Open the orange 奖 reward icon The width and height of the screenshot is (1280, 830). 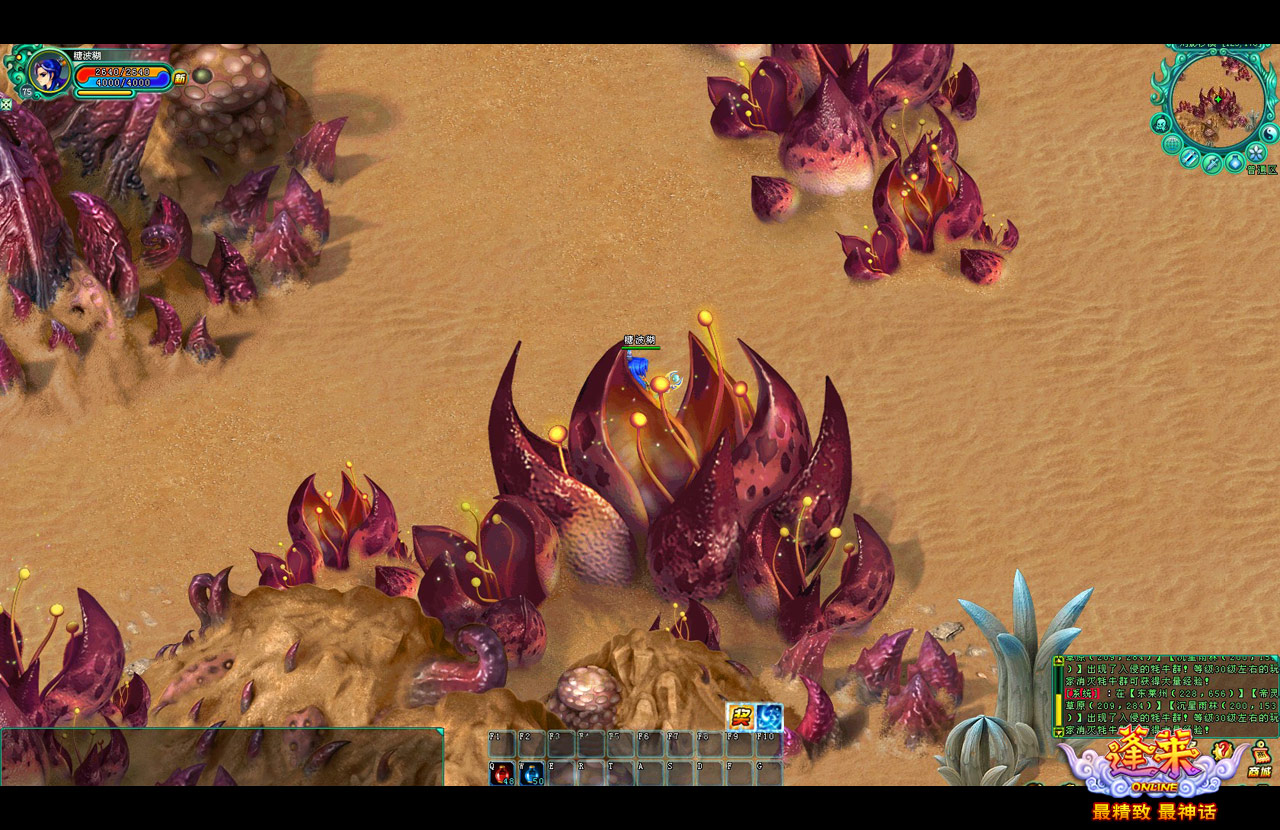(x=740, y=716)
